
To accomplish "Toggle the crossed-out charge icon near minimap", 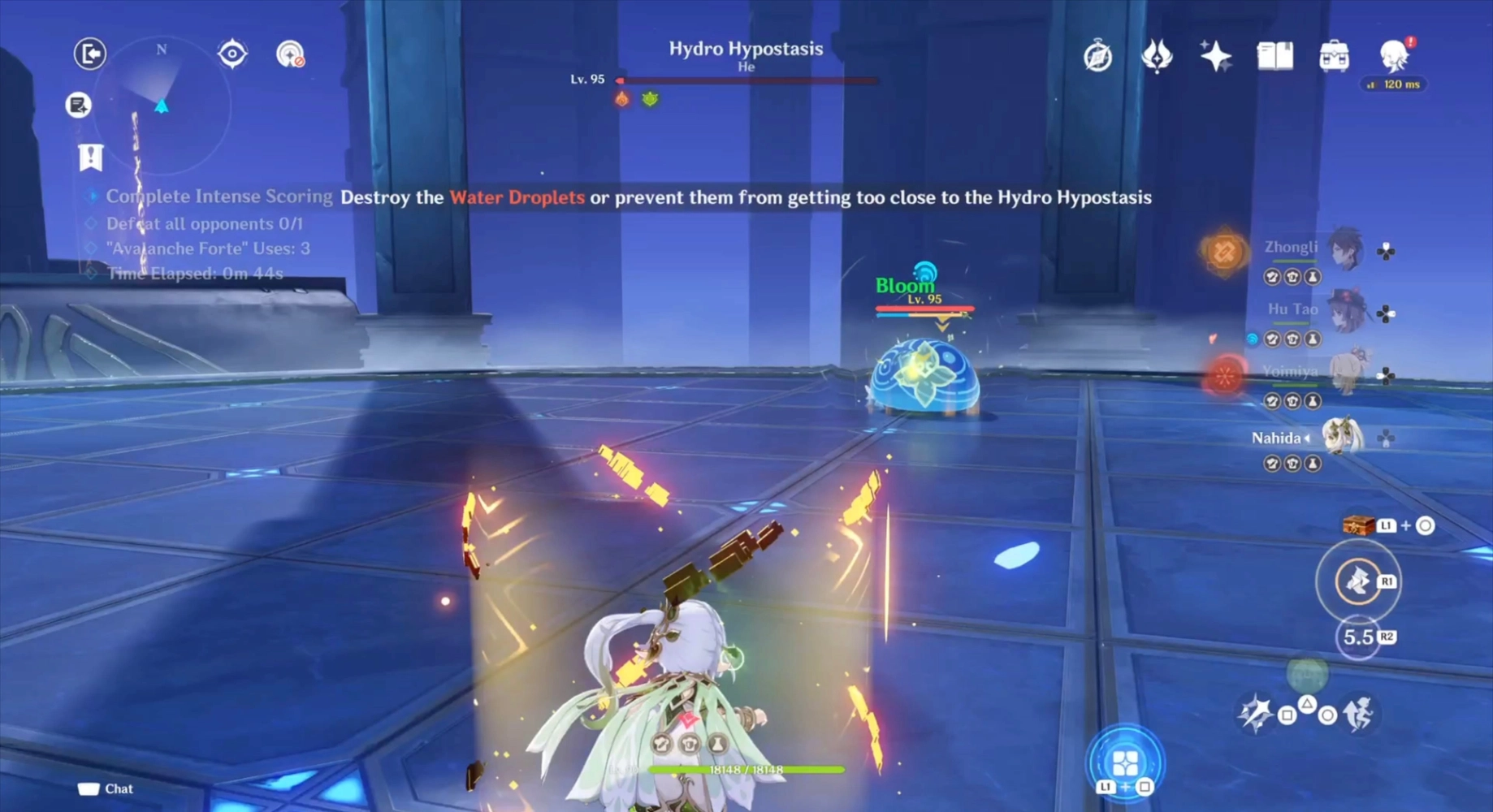I will pyautogui.click(x=291, y=55).
